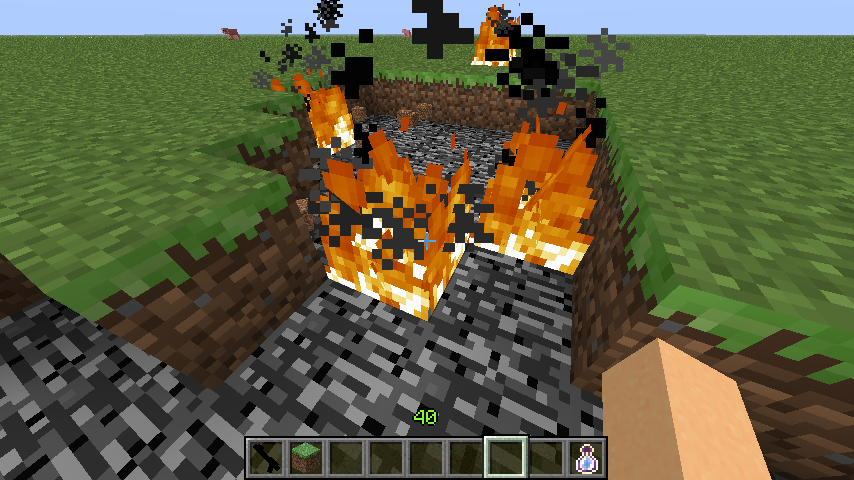Select the grass block hotbar slot
This screenshot has height=480, width=854.
(x=306, y=458)
